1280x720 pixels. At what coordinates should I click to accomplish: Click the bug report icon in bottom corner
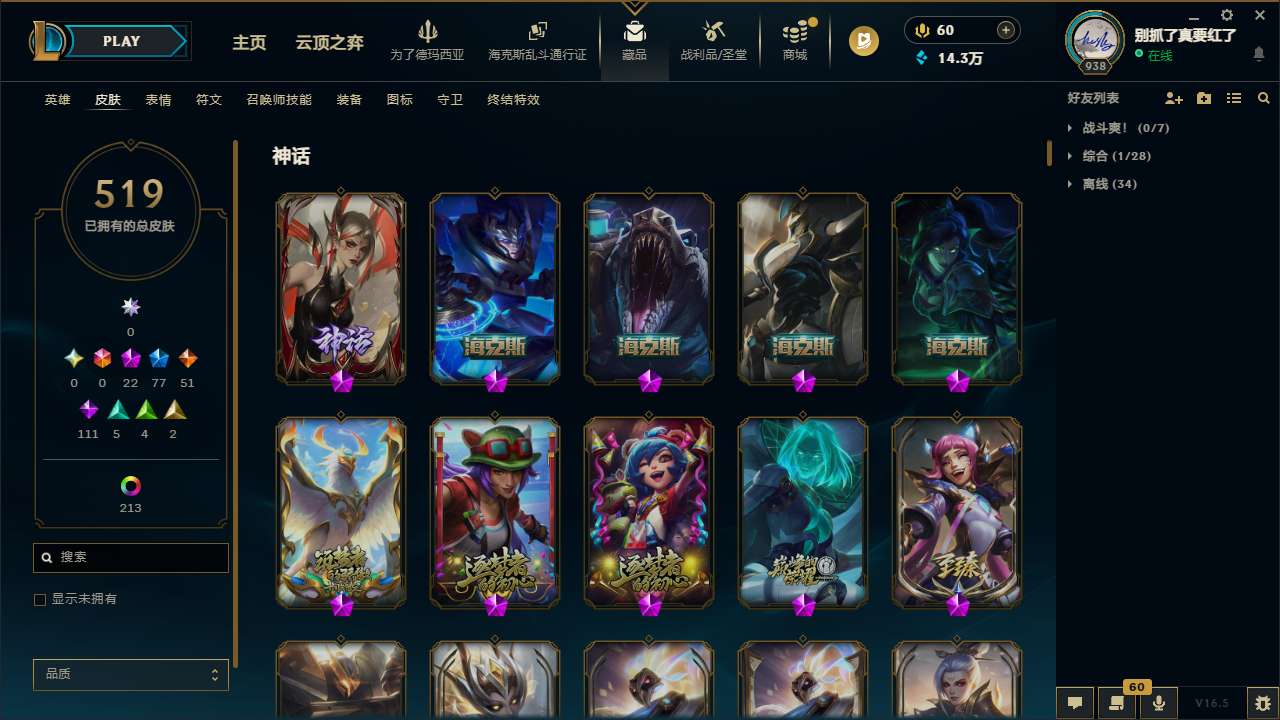click(x=1258, y=703)
